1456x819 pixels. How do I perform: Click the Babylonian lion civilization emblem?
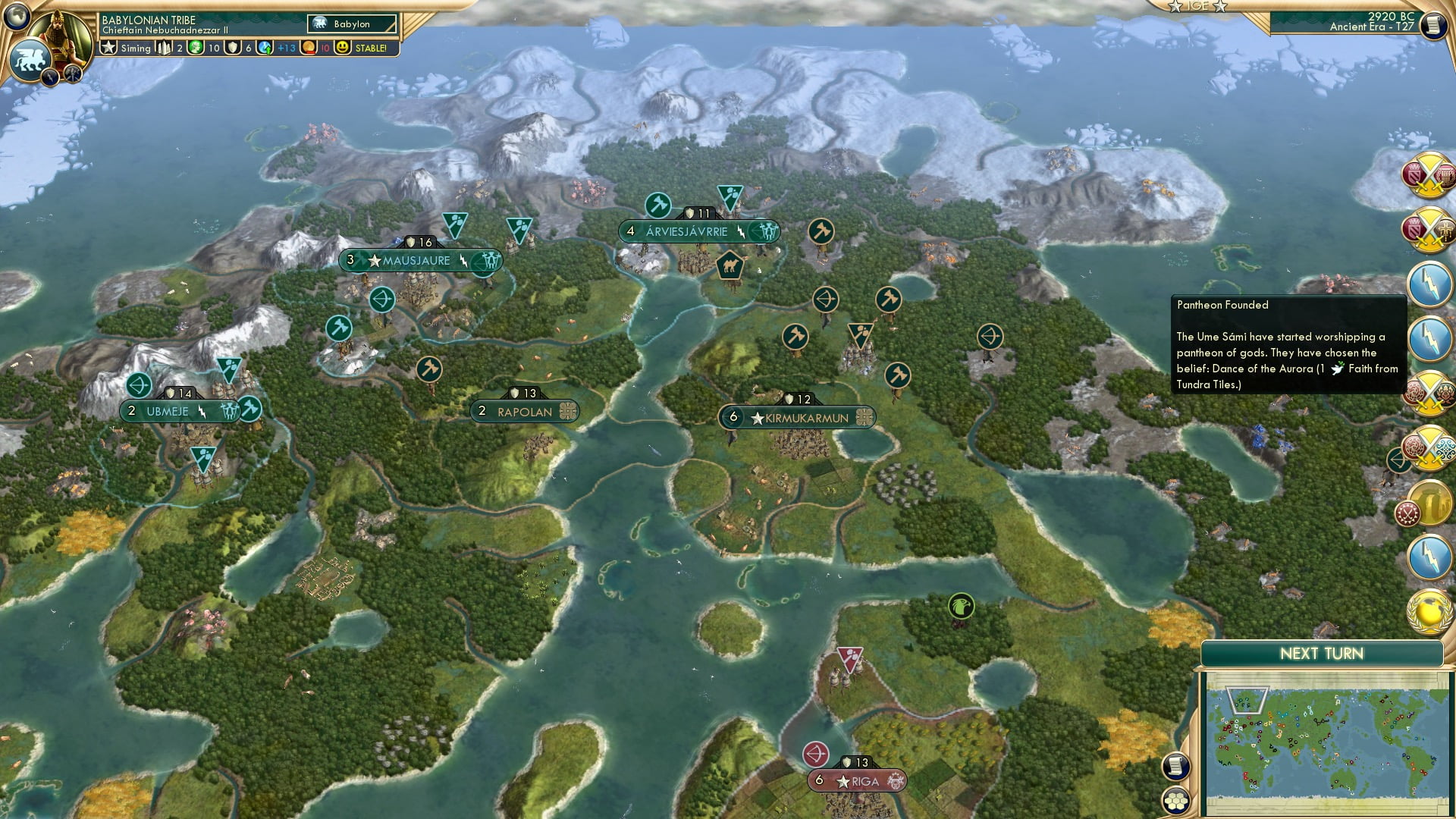click(x=29, y=61)
